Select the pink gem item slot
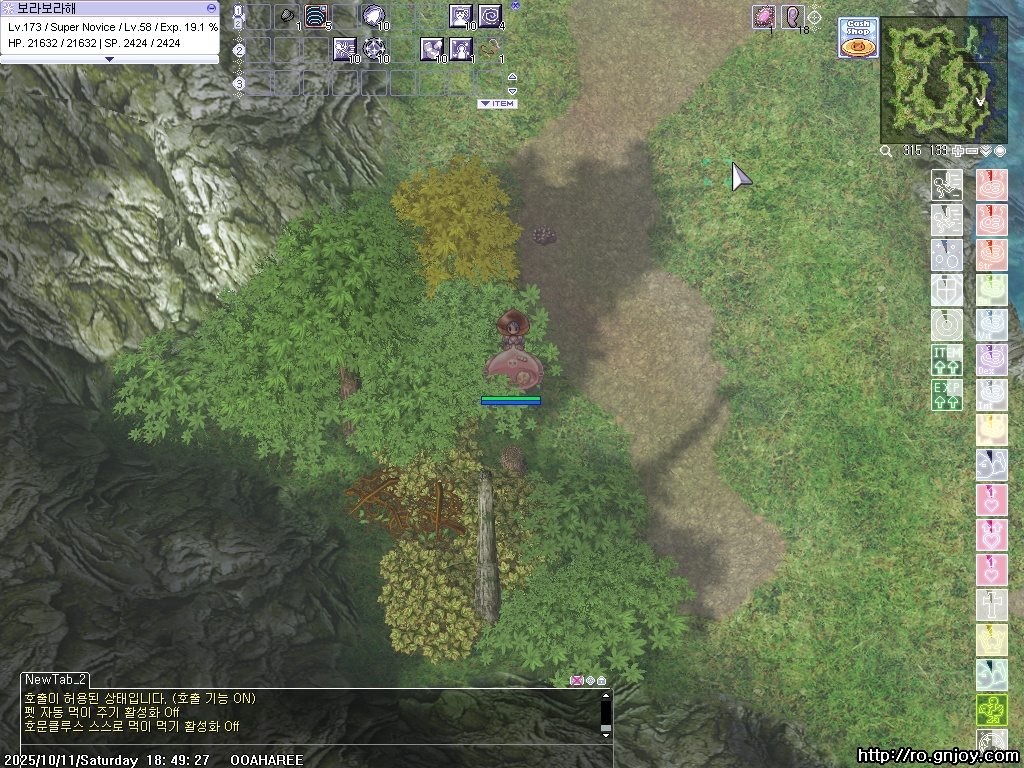 point(763,17)
